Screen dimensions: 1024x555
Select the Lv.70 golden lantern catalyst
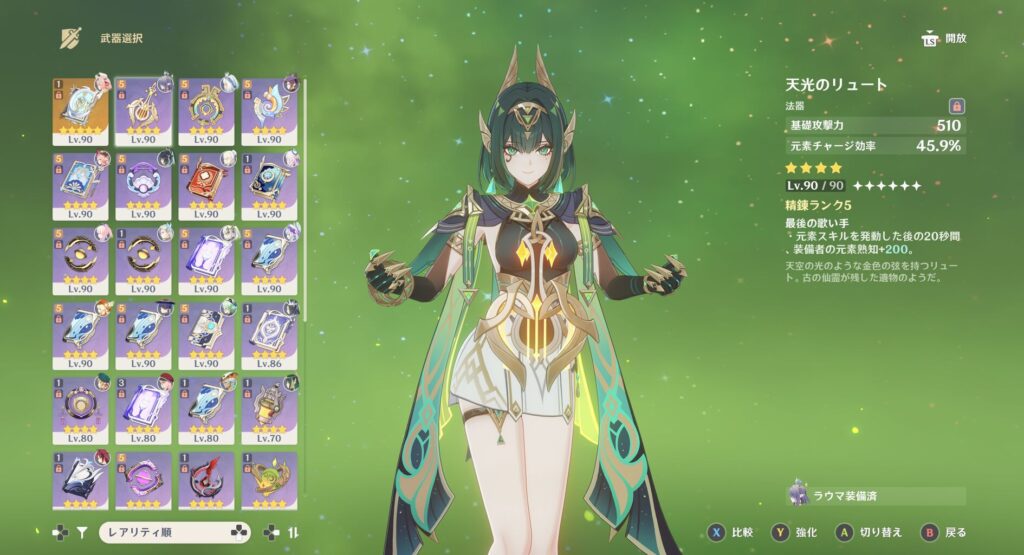269,408
